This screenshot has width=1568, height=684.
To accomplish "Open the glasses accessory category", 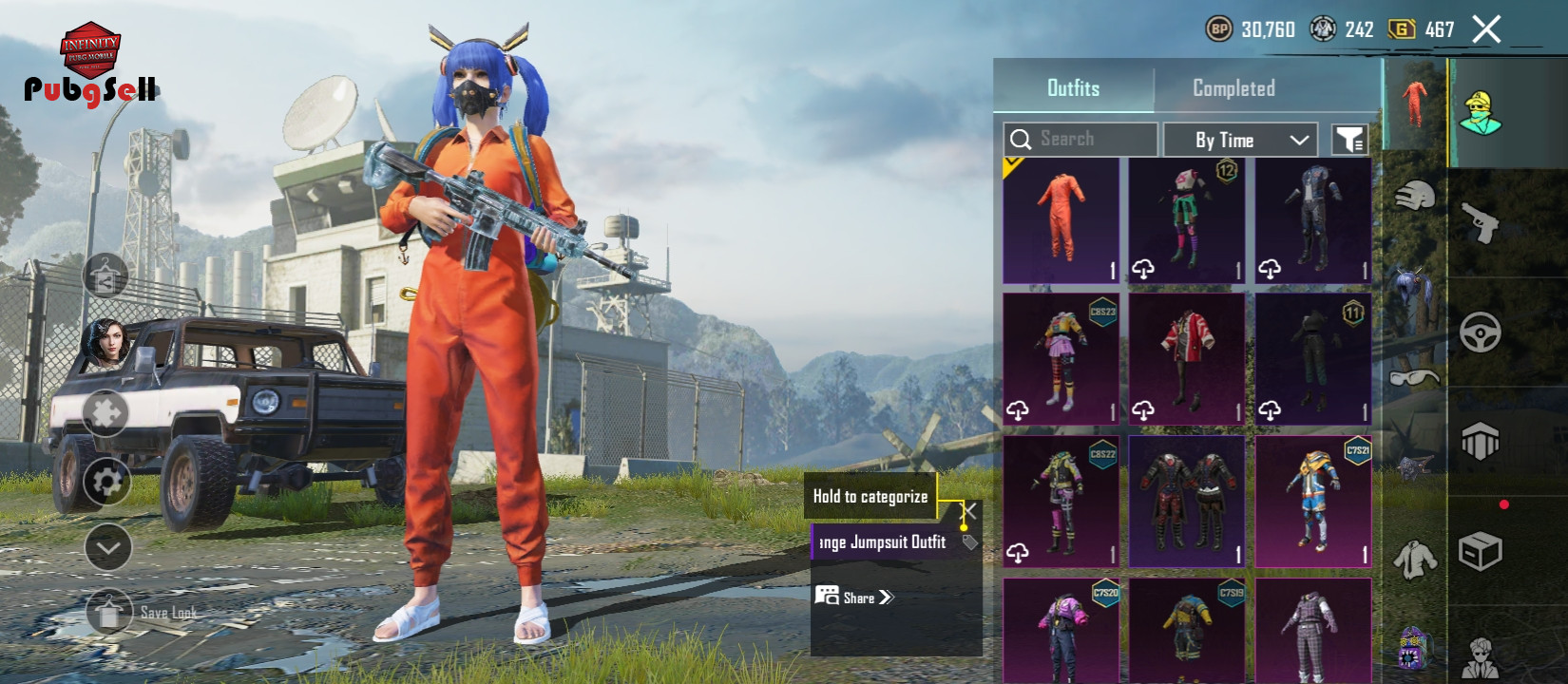I will coord(1414,377).
